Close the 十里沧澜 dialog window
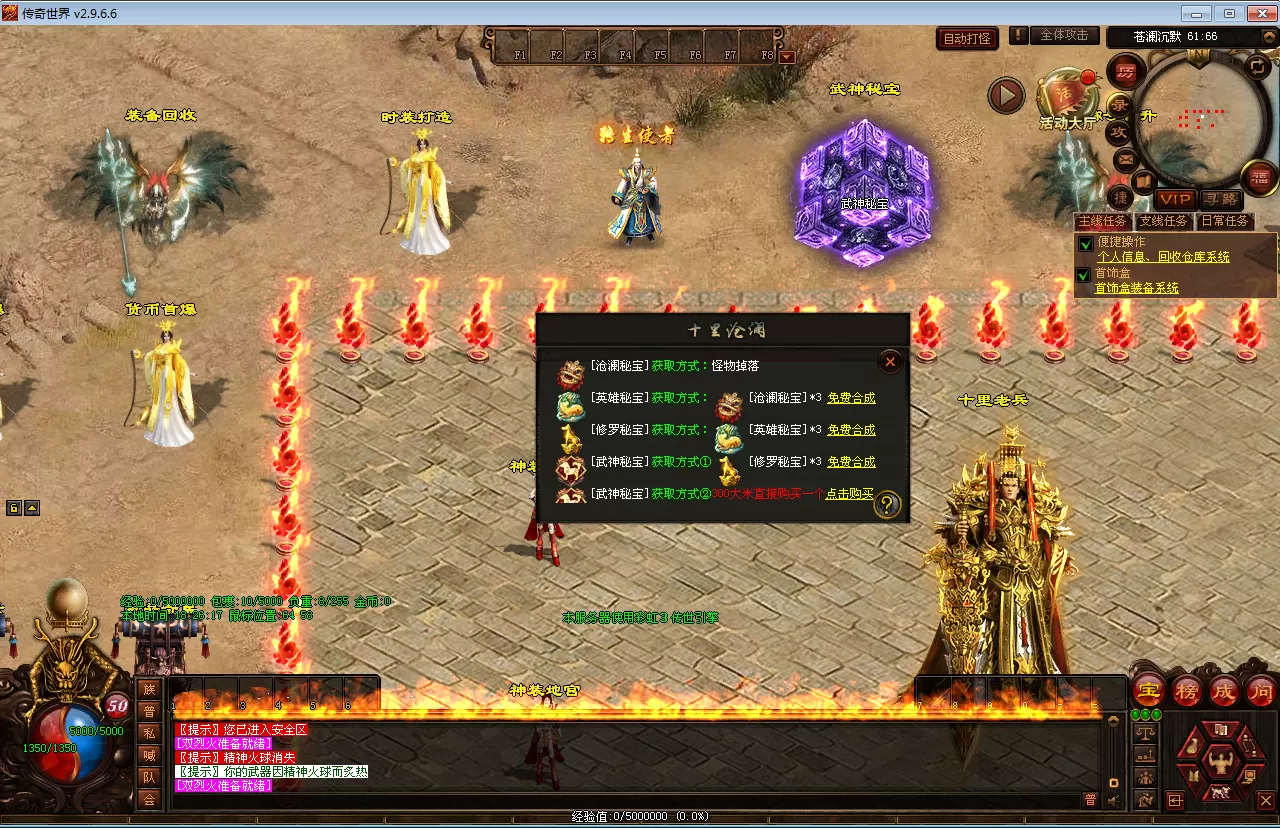Screen dimensions: 1280x828 click(890, 362)
